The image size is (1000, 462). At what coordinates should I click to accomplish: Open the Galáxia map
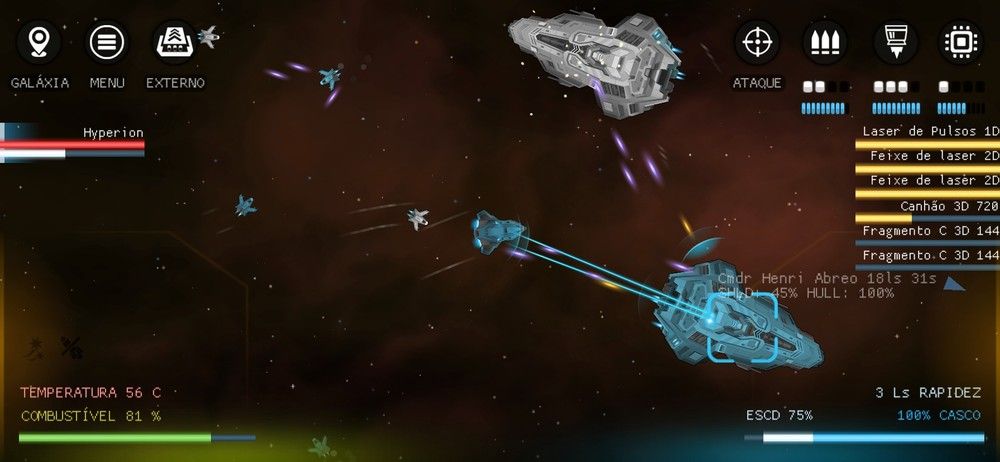(x=39, y=43)
